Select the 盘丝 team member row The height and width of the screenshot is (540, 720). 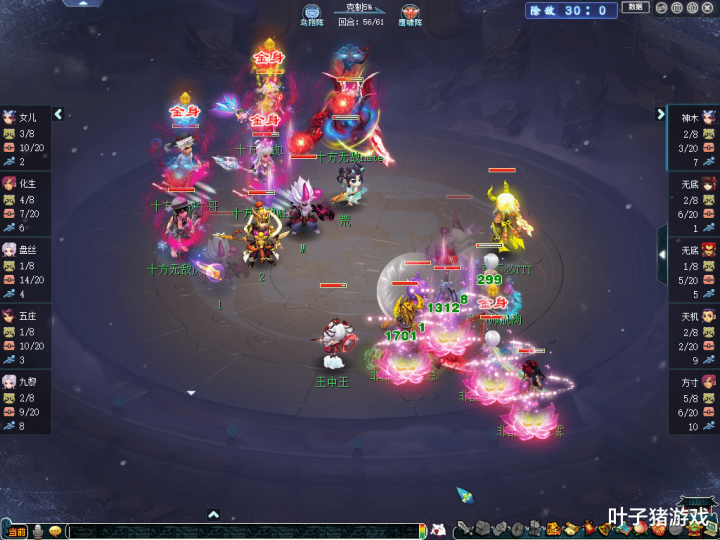coord(25,271)
